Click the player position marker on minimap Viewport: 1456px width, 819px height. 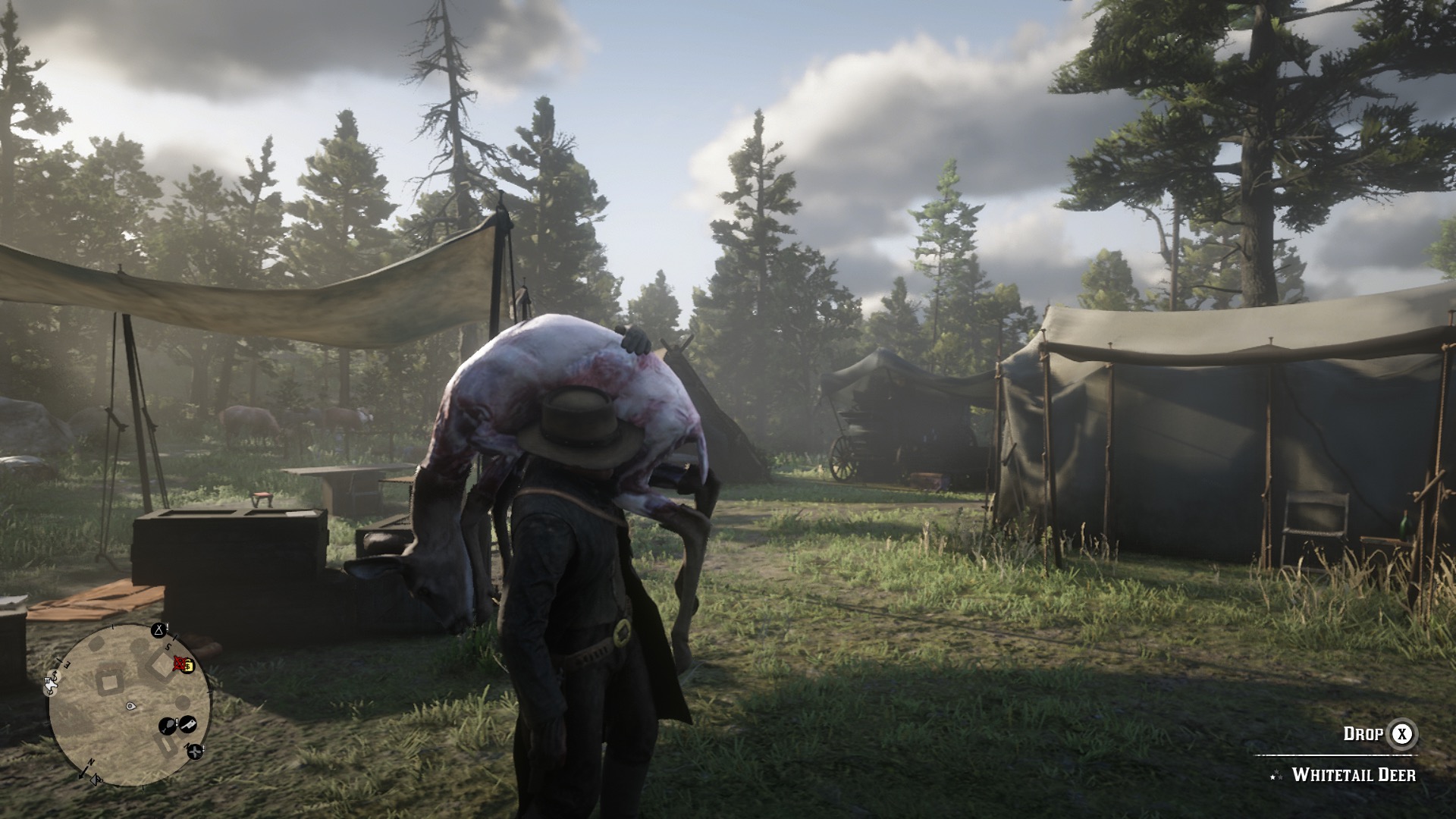click(130, 706)
